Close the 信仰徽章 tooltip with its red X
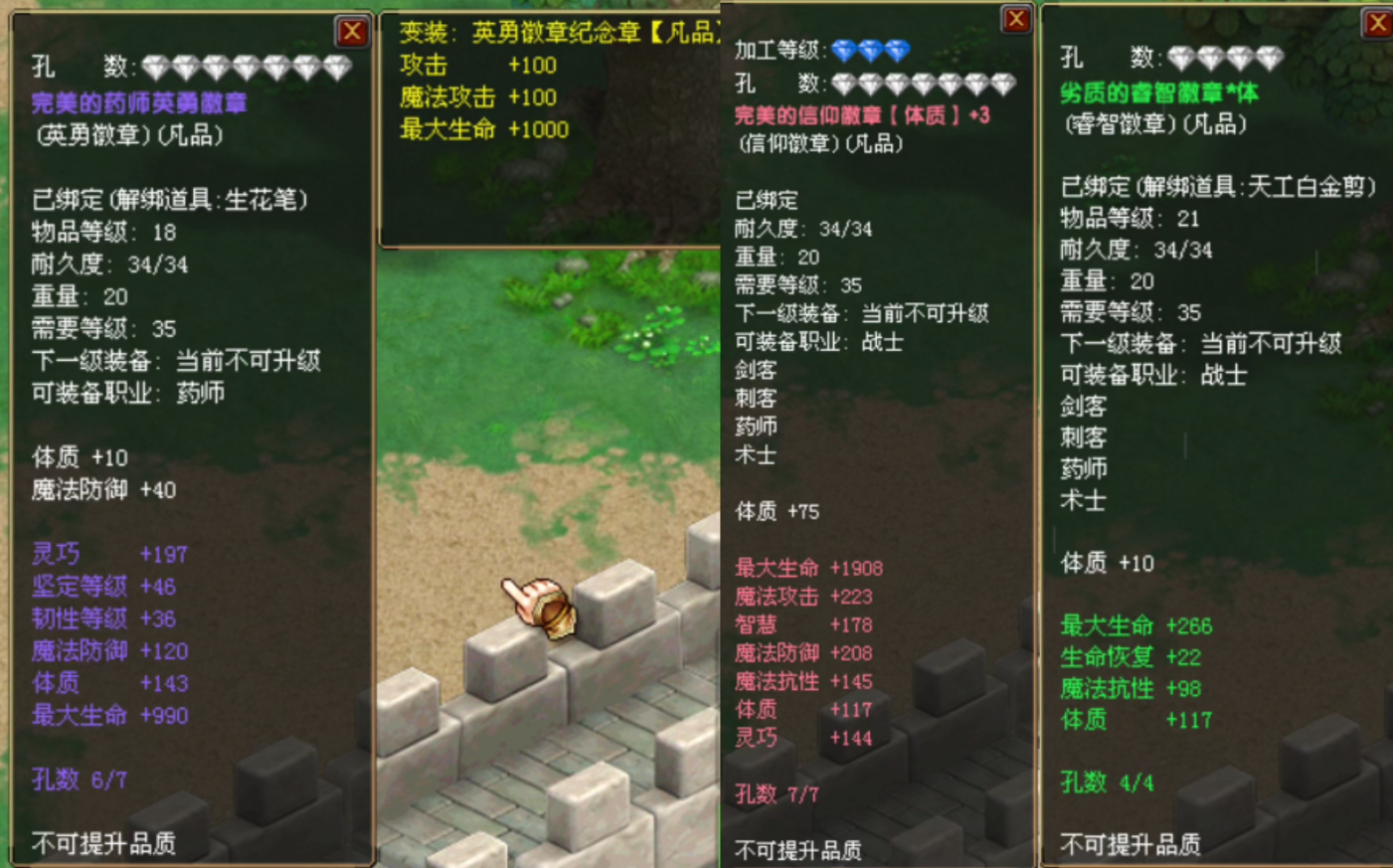This screenshot has height=868, width=1393. 1015,18
